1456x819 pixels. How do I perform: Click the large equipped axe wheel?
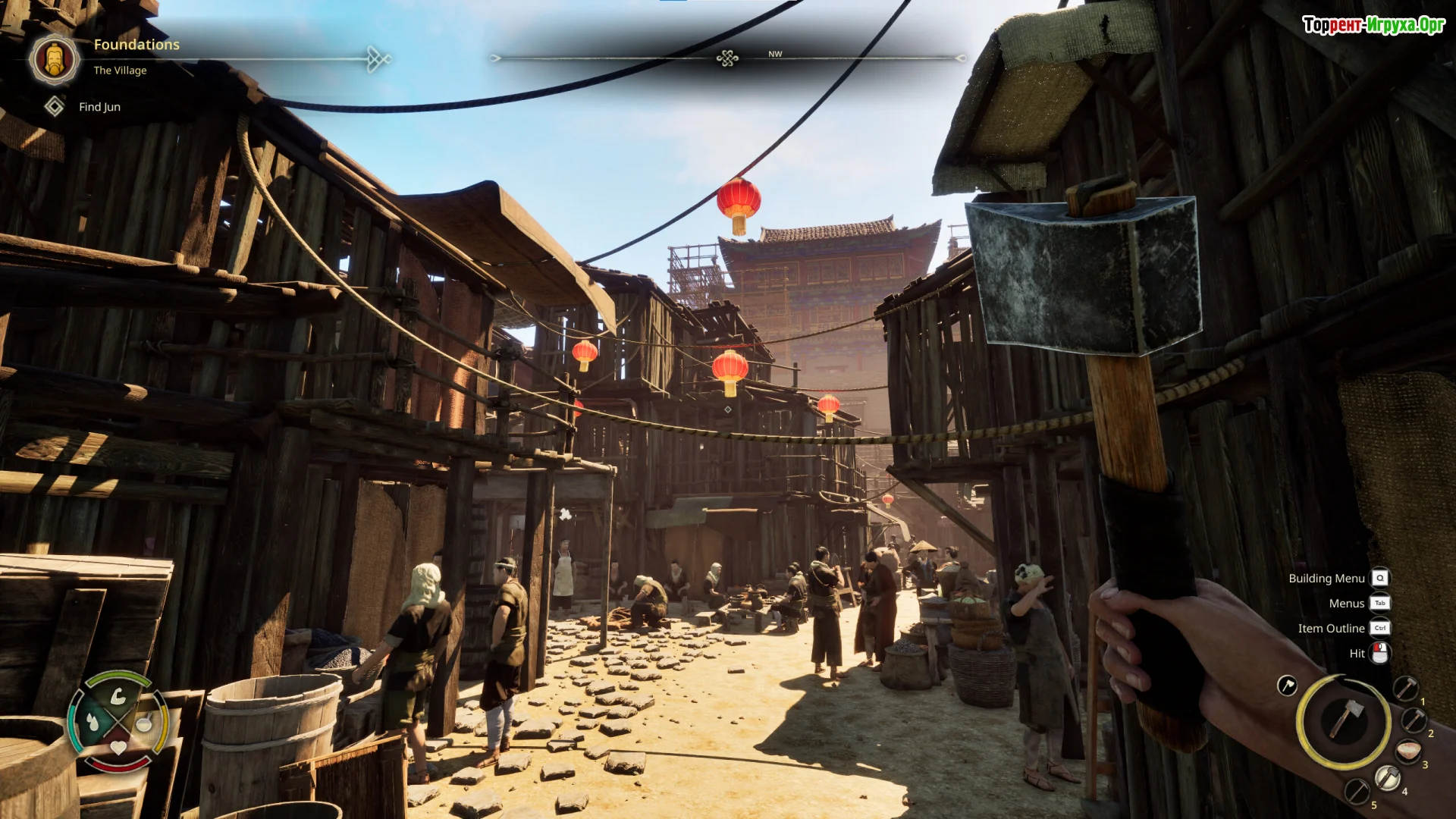(x=1343, y=721)
